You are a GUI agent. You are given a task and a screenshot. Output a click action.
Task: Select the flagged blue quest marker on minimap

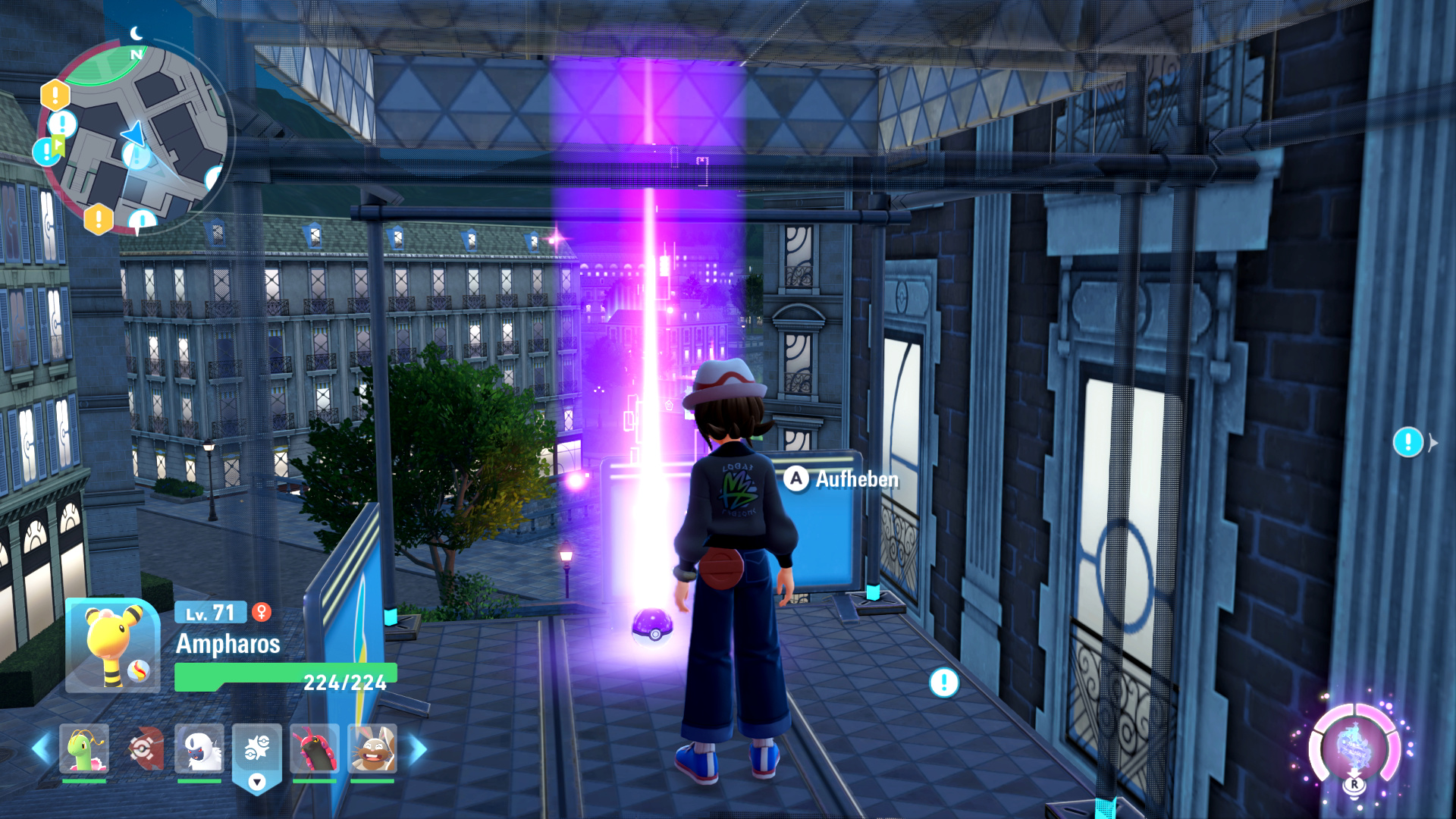47,151
